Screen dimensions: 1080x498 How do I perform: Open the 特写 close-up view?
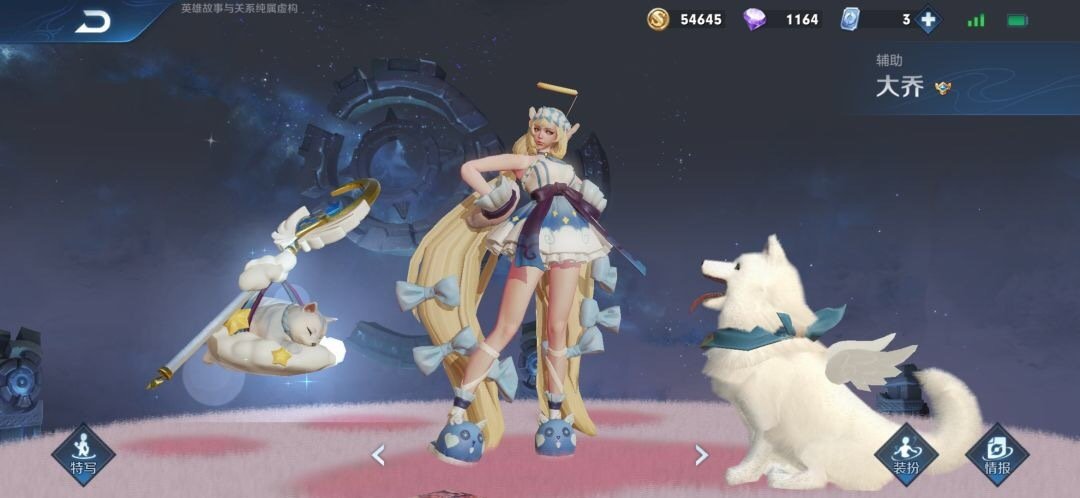(x=83, y=455)
